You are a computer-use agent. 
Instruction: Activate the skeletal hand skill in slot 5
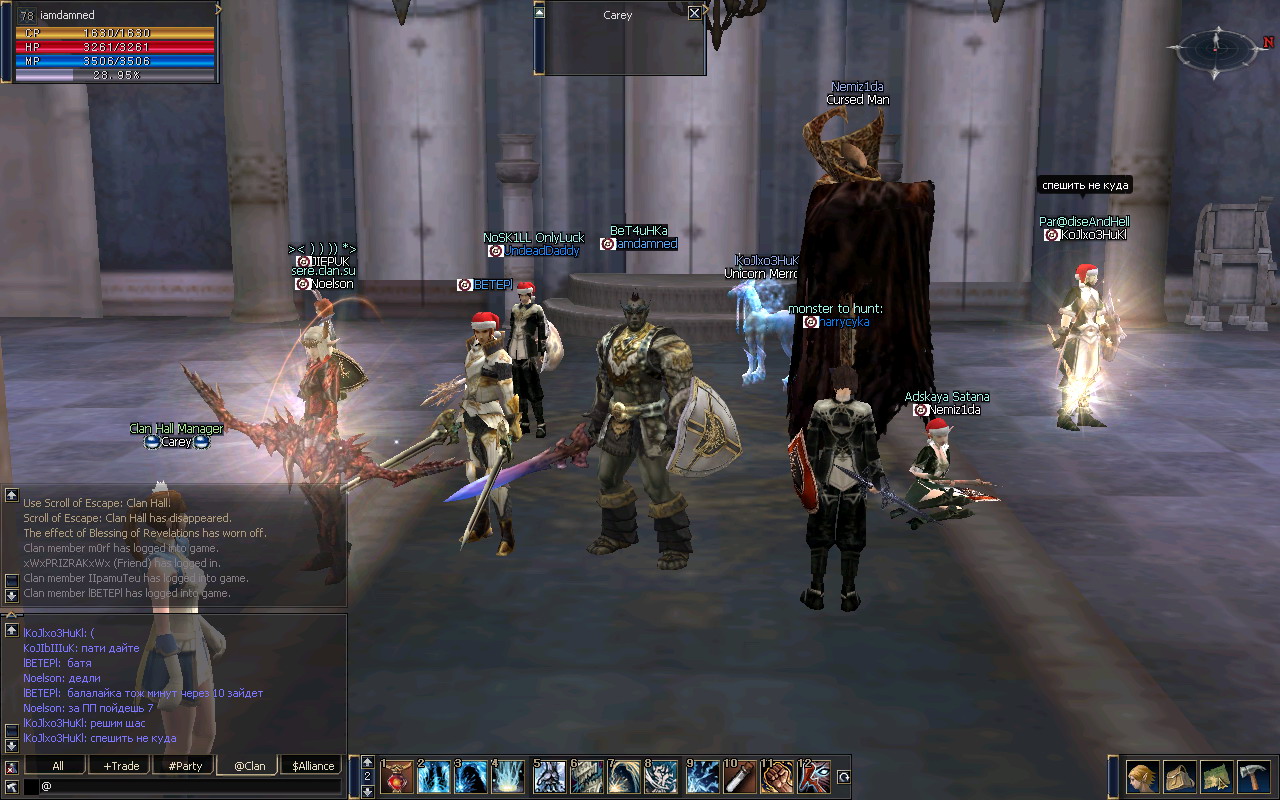pyautogui.click(x=549, y=777)
